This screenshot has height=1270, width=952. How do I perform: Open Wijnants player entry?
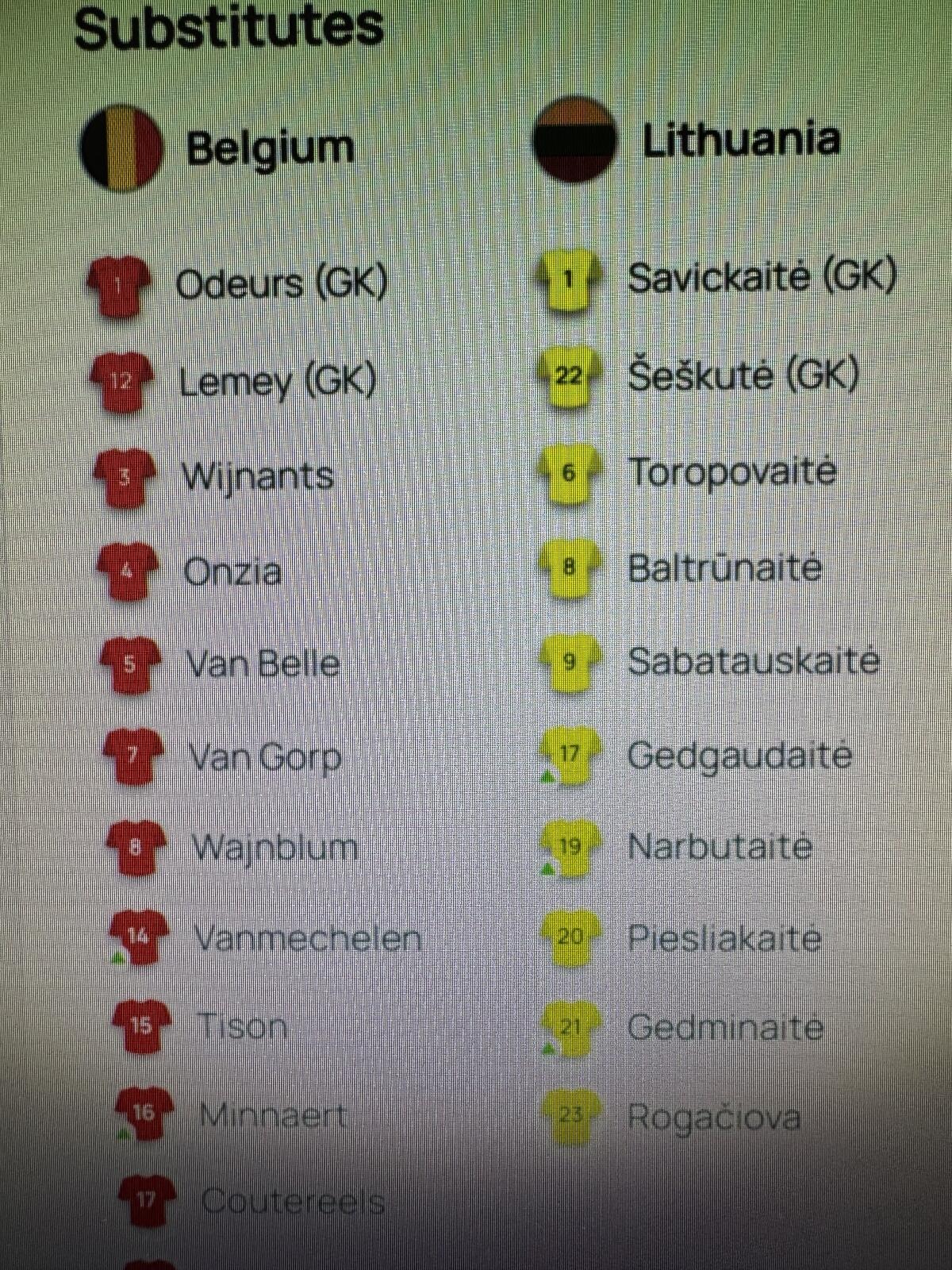pos(257,477)
